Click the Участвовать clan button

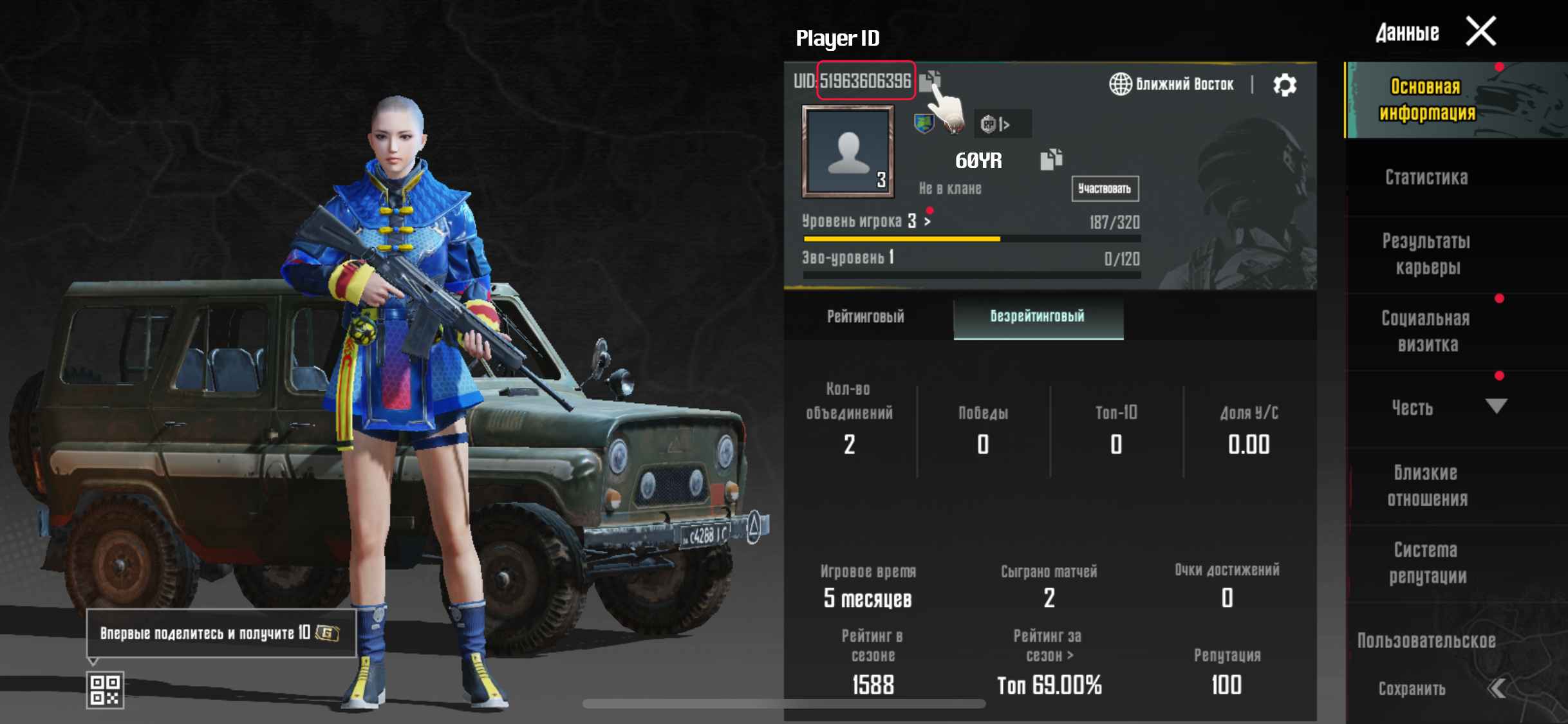[x=1105, y=189]
